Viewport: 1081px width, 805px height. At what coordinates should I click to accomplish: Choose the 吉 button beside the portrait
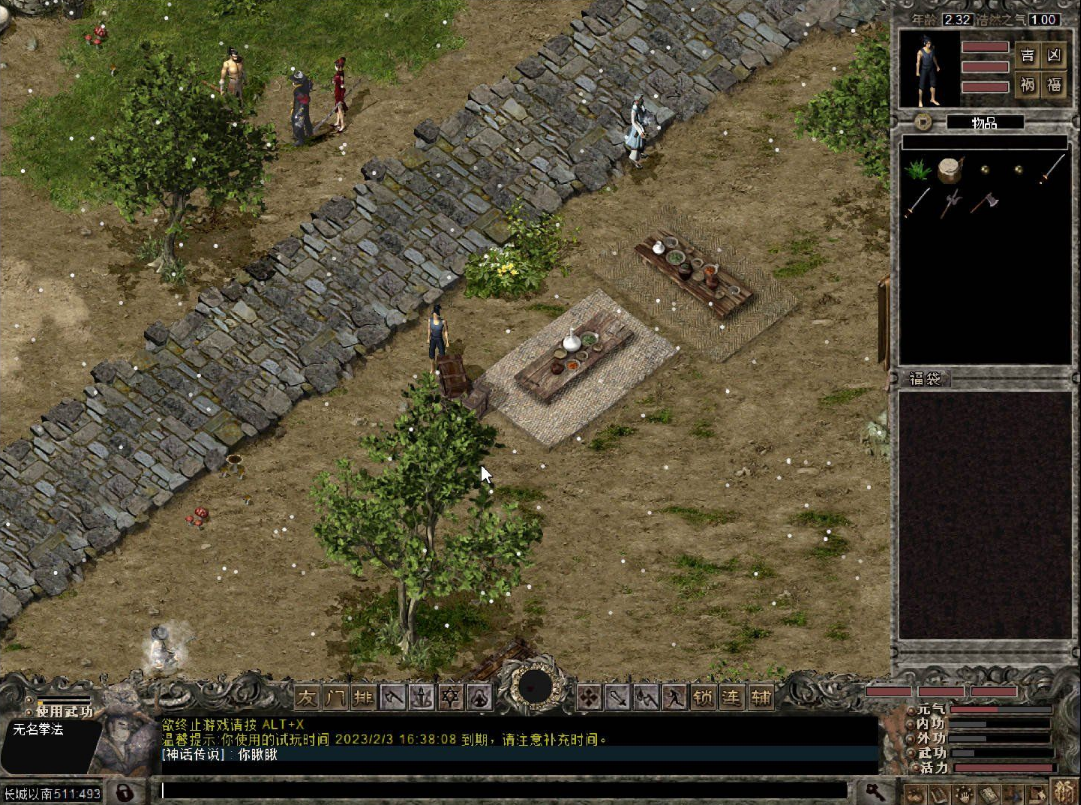click(x=1027, y=55)
